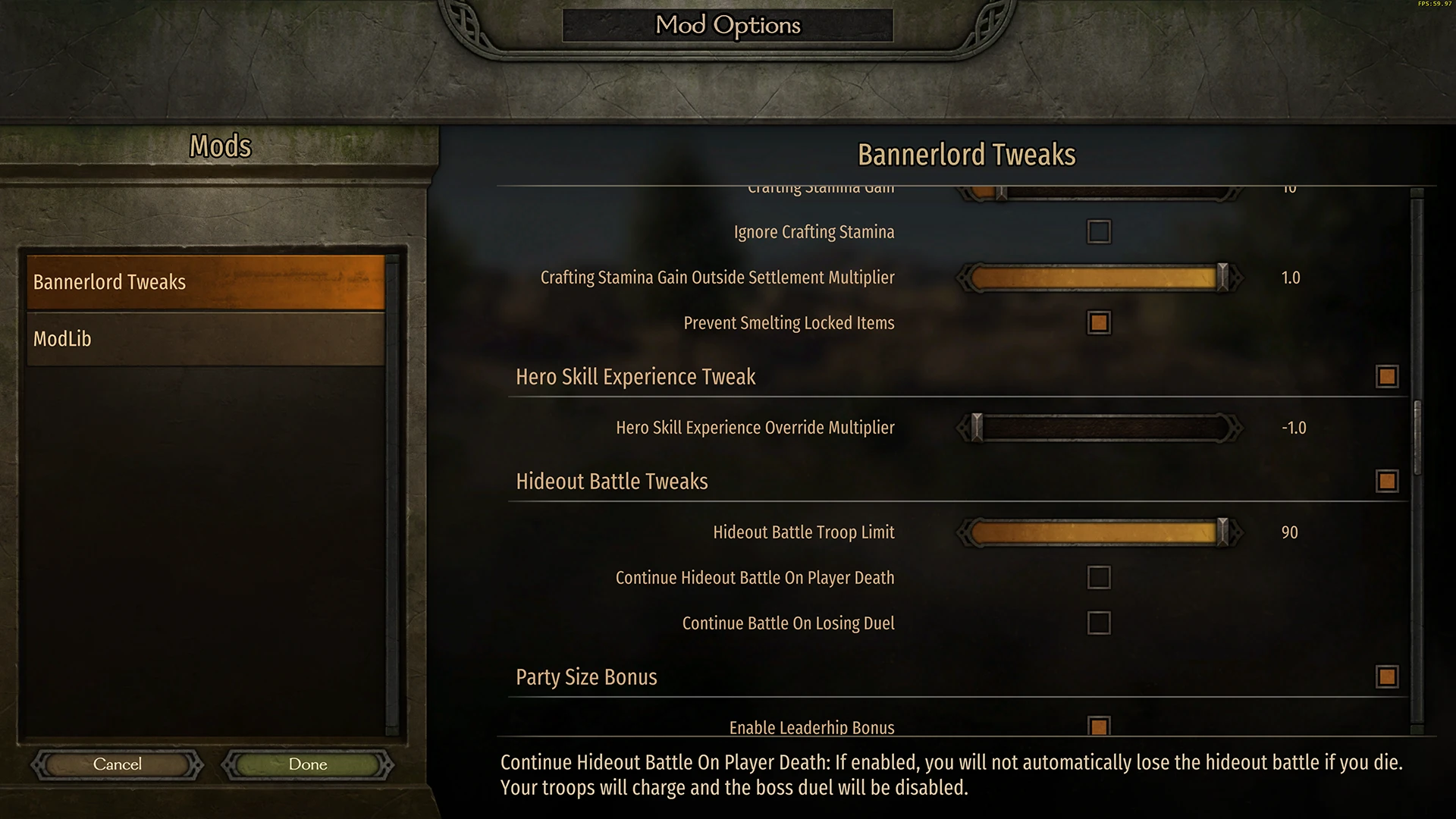Disable Prevent Smelting Locked Items
Image resolution: width=1456 pixels, height=819 pixels.
[x=1097, y=322]
